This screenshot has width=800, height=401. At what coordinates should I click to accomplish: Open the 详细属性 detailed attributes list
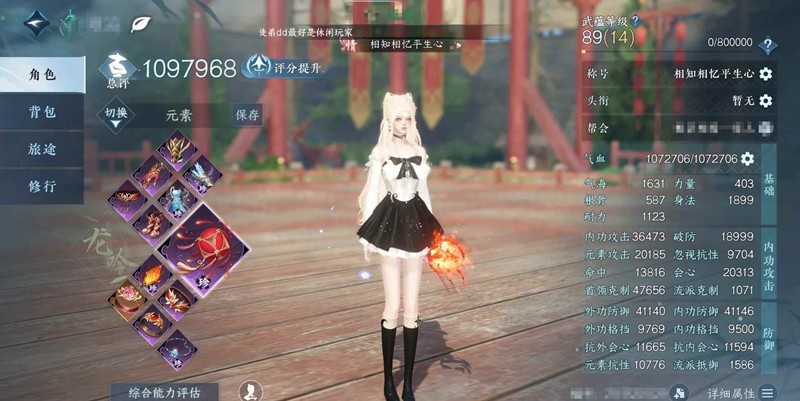pyautogui.click(x=741, y=393)
